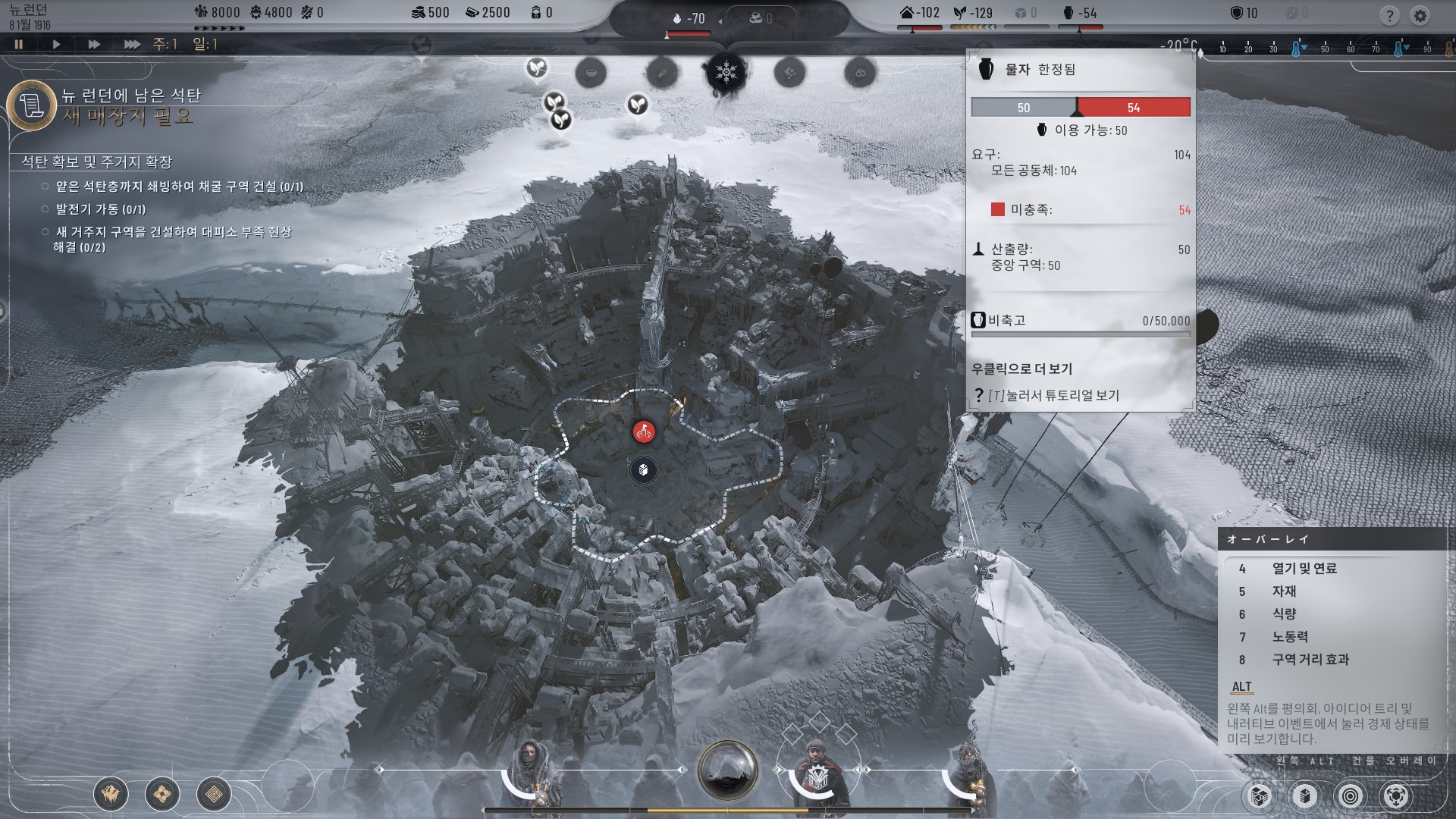The height and width of the screenshot is (819, 1456).
Task: Select the snowflake frost marker at top
Action: tap(726, 73)
